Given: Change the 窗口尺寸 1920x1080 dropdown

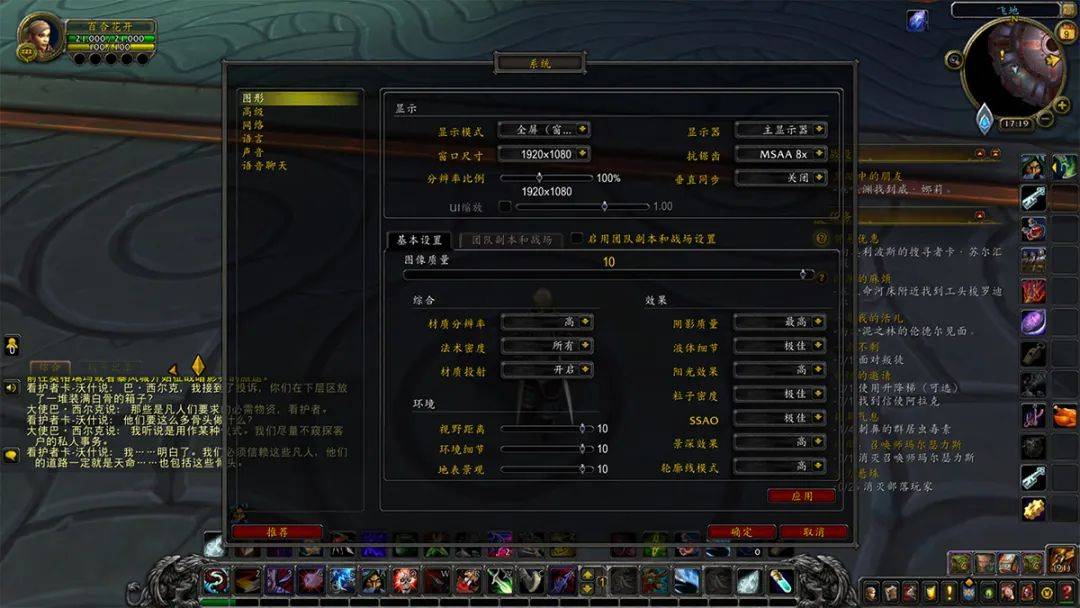Looking at the screenshot, I should (x=541, y=154).
